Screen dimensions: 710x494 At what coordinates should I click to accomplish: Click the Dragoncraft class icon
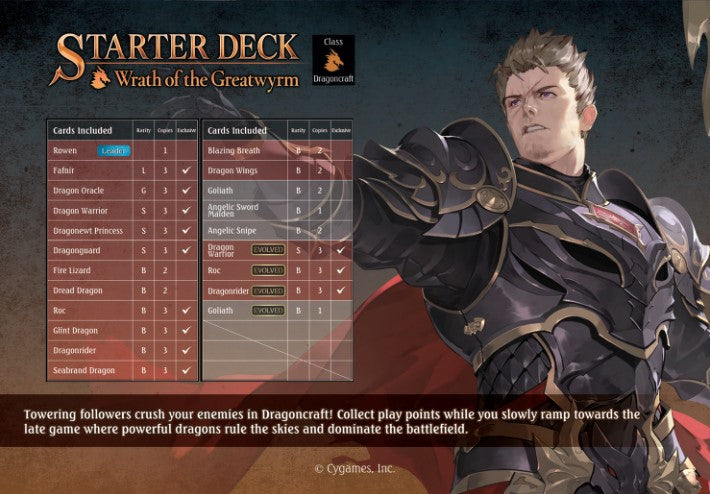[x=333, y=61]
